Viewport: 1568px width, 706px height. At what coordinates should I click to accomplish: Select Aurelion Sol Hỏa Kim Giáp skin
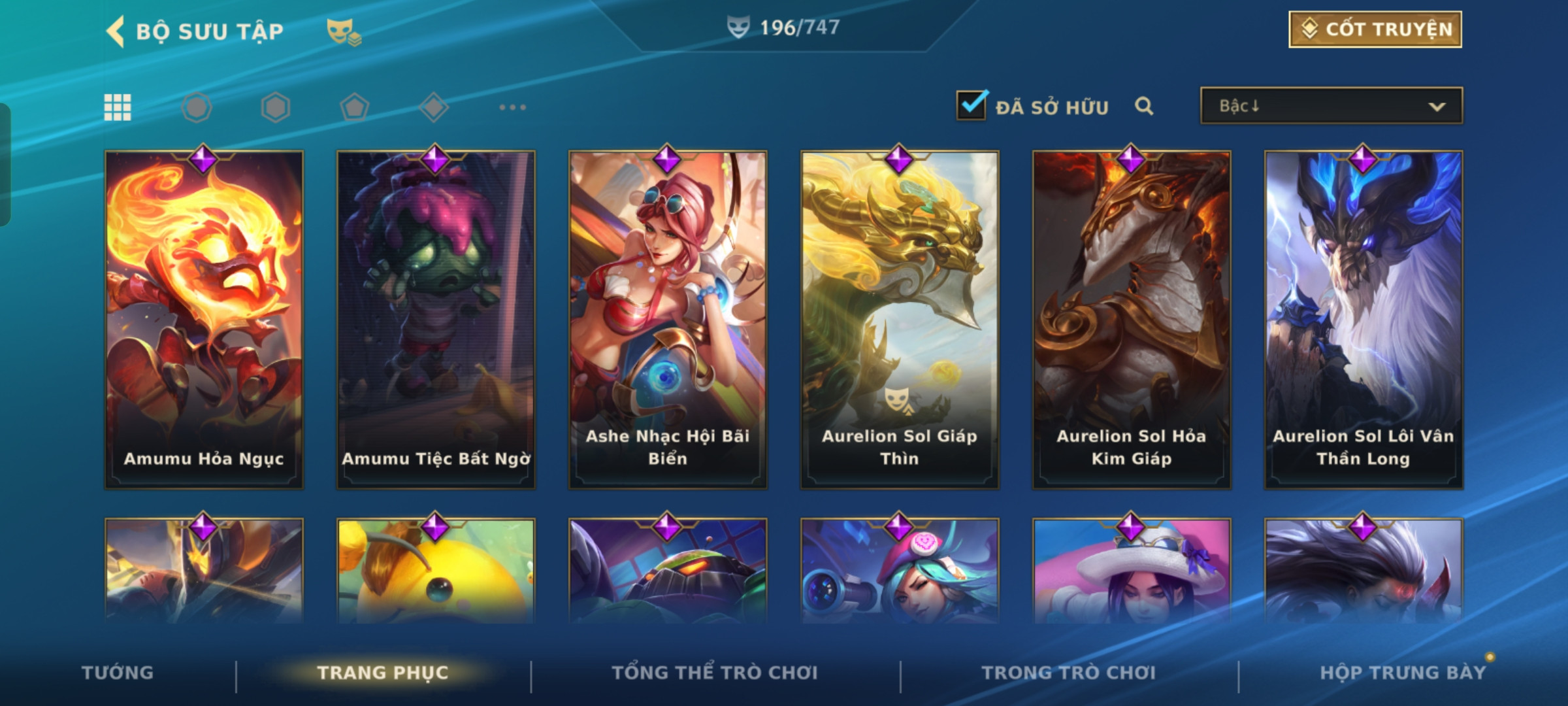click(x=1132, y=320)
